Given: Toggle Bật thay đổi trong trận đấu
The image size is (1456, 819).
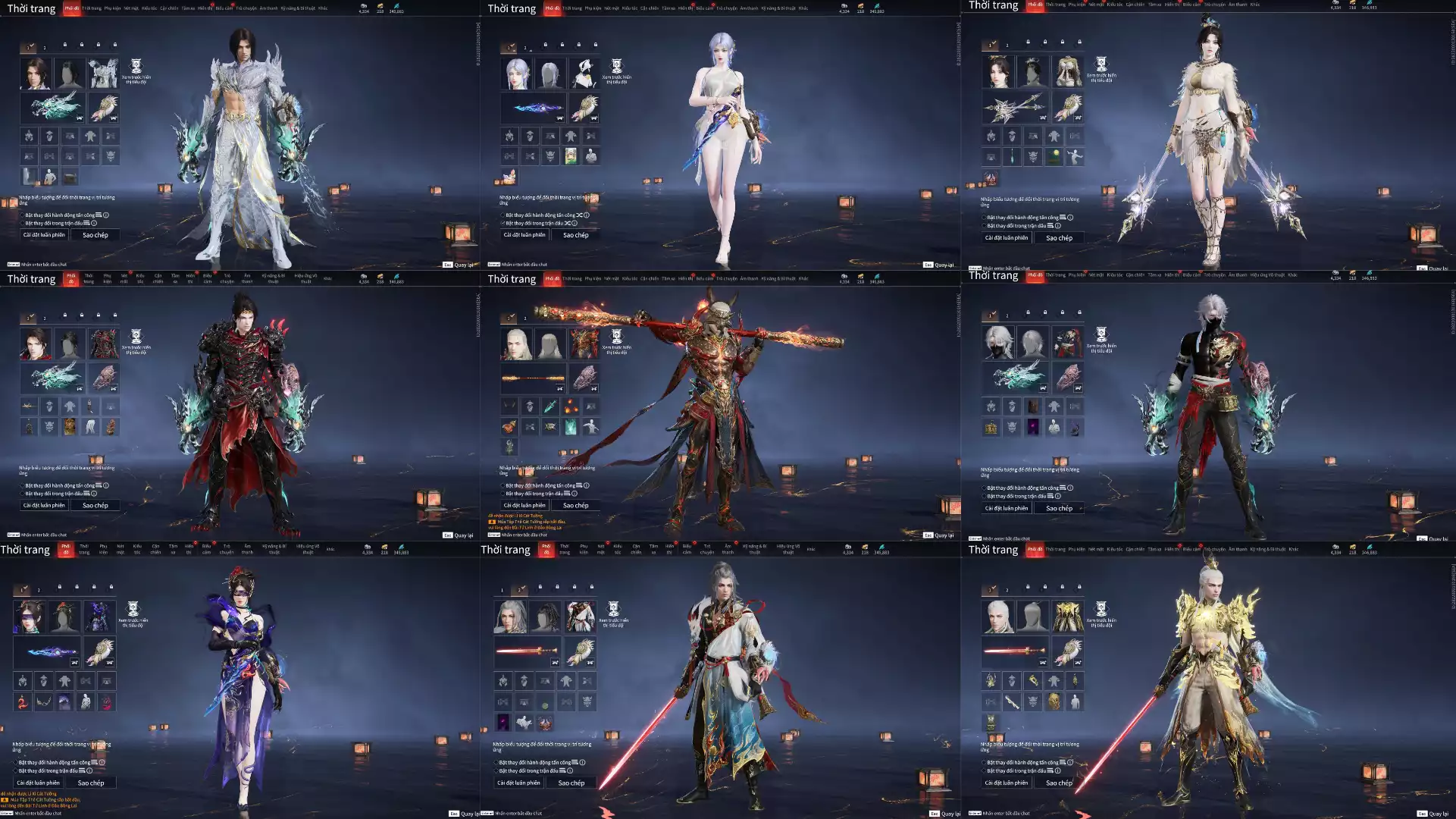Looking at the screenshot, I should coord(23,224).
